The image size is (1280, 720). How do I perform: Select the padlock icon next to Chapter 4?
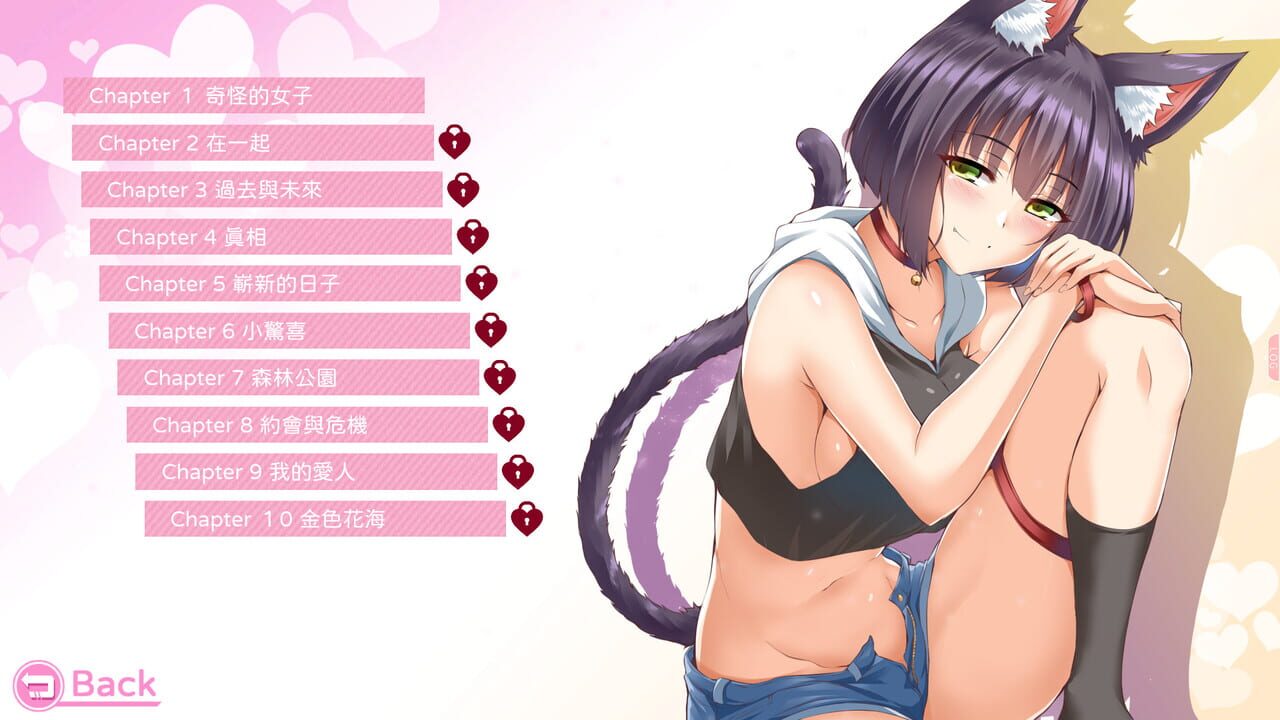click(x=471, y=234)
